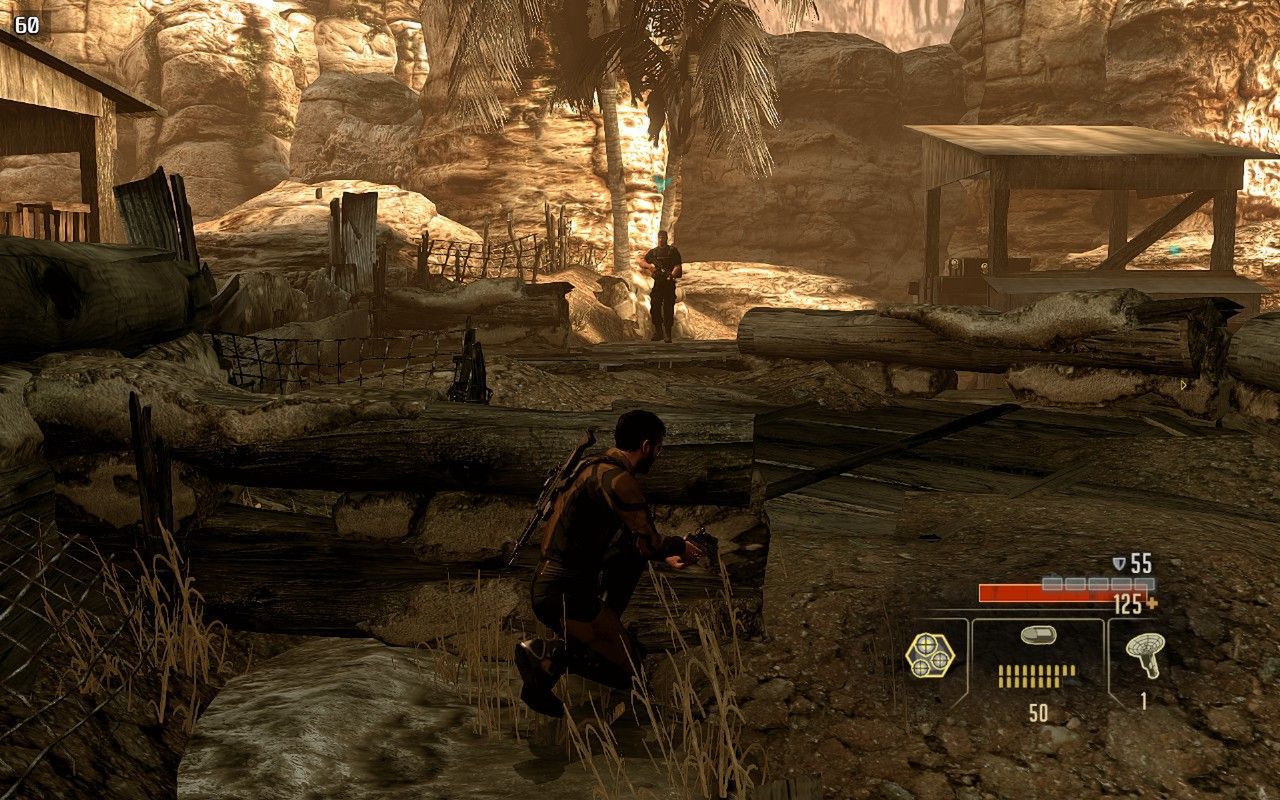Click the 55 armor readout
Viewport: 1280px width, 800px height.
[x=1139, y=563]
